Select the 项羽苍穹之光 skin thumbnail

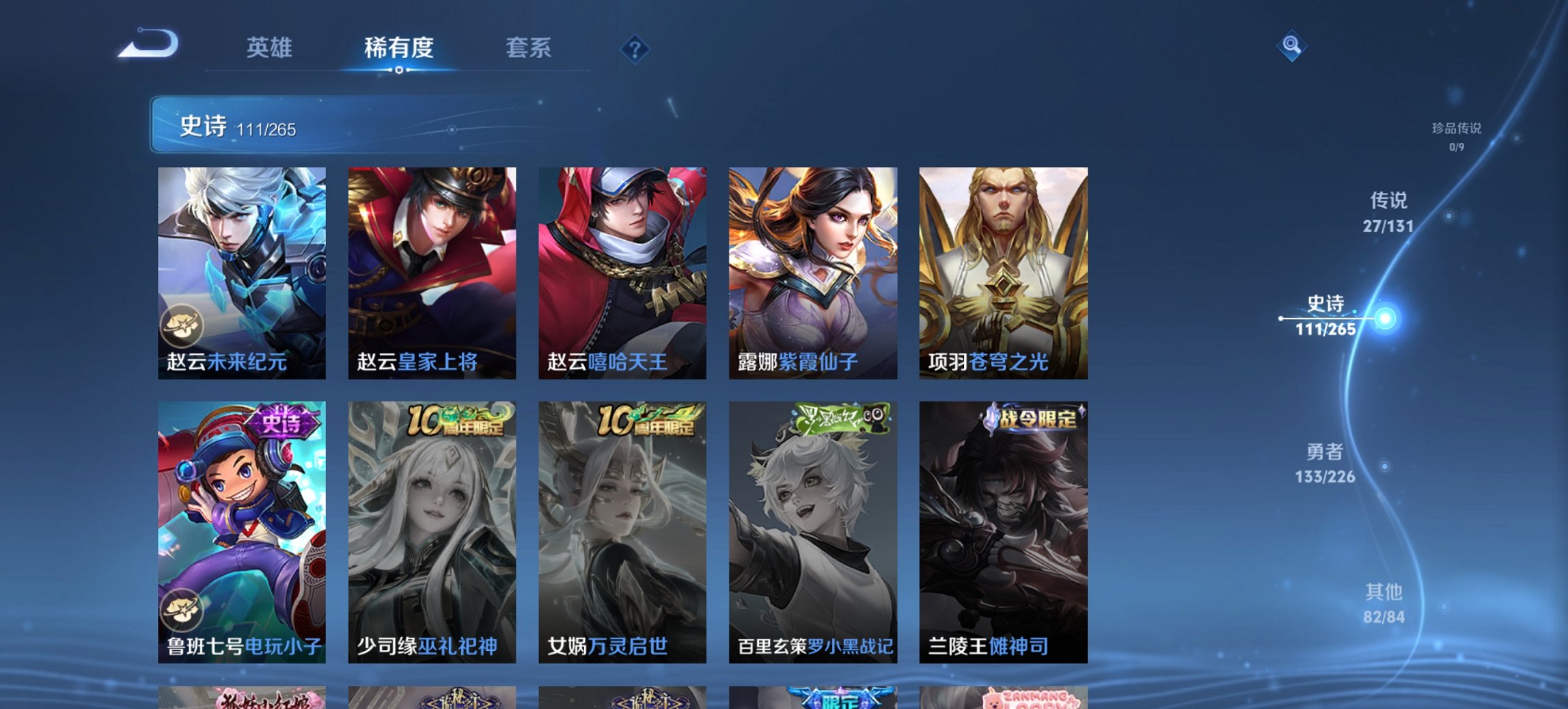[1003, 270]
